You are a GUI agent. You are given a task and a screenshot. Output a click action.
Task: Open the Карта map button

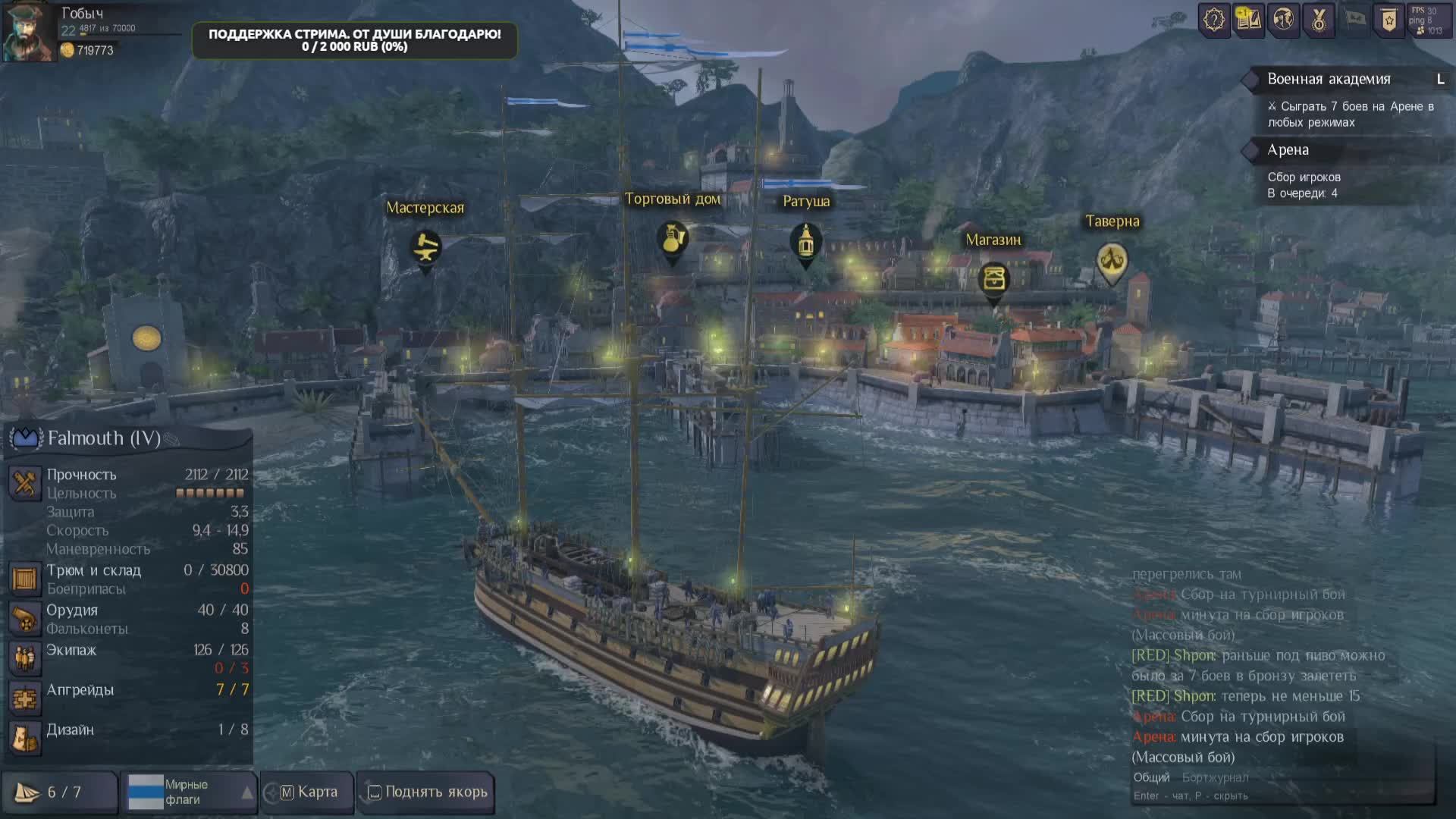309,792
